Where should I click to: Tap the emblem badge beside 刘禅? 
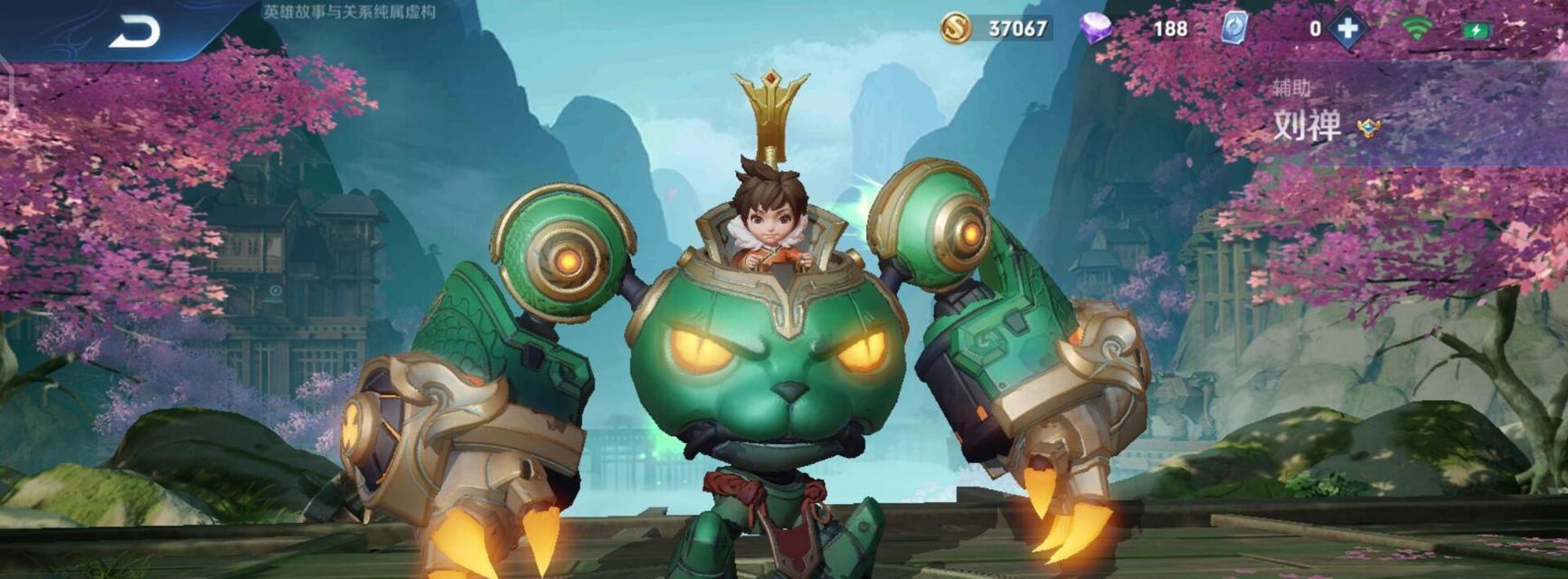pyautogui.click(x=1368, y=128)
